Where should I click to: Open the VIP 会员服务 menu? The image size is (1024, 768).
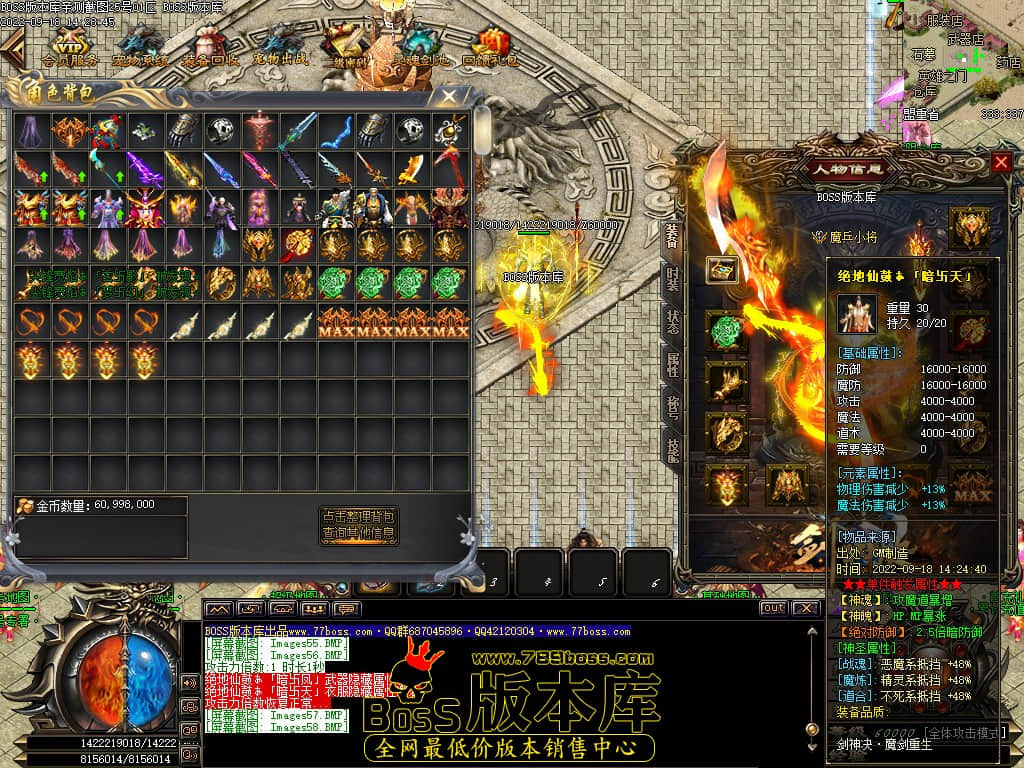pyautogui.click(x=70, y=47)
